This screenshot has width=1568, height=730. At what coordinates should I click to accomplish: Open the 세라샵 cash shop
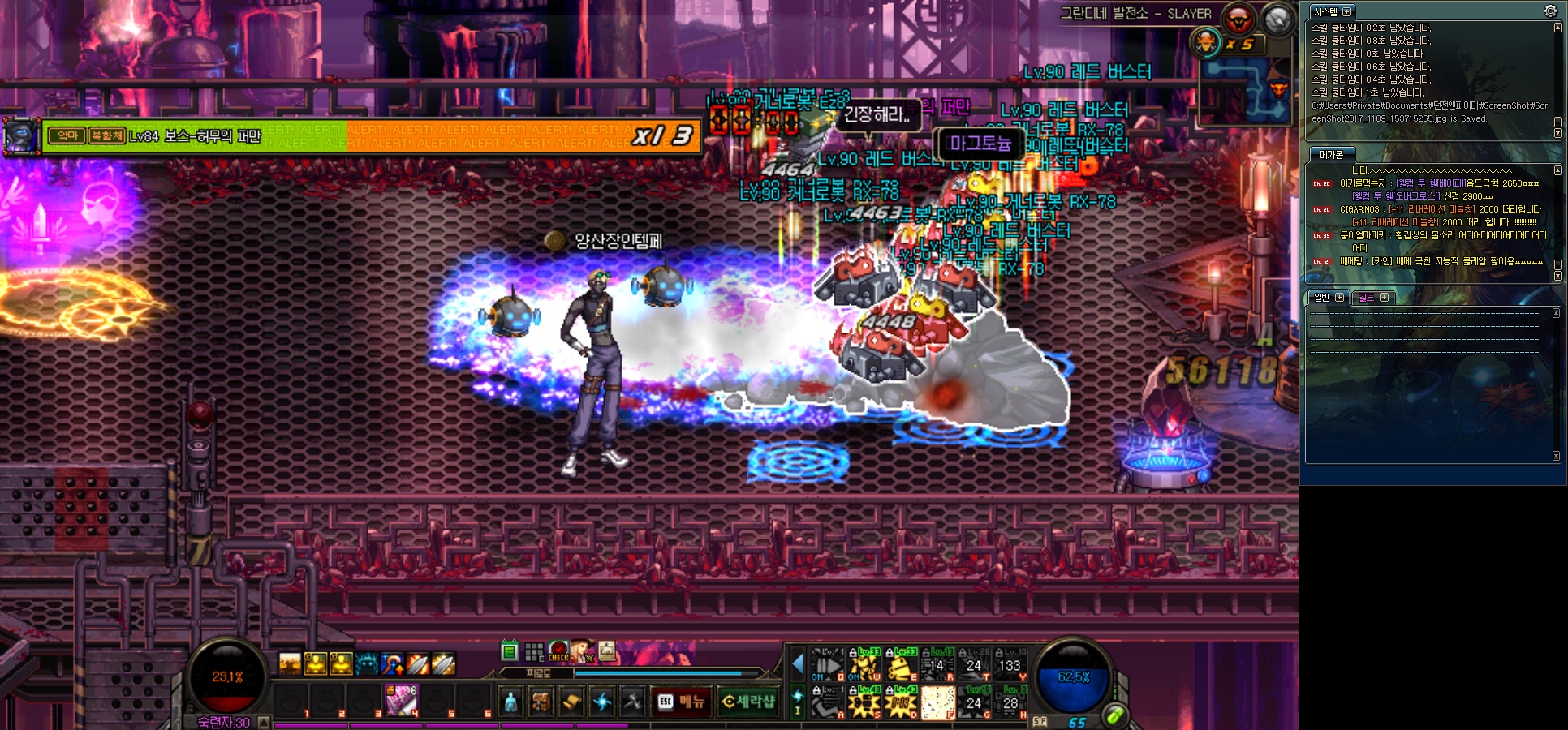tap(748, 702)
